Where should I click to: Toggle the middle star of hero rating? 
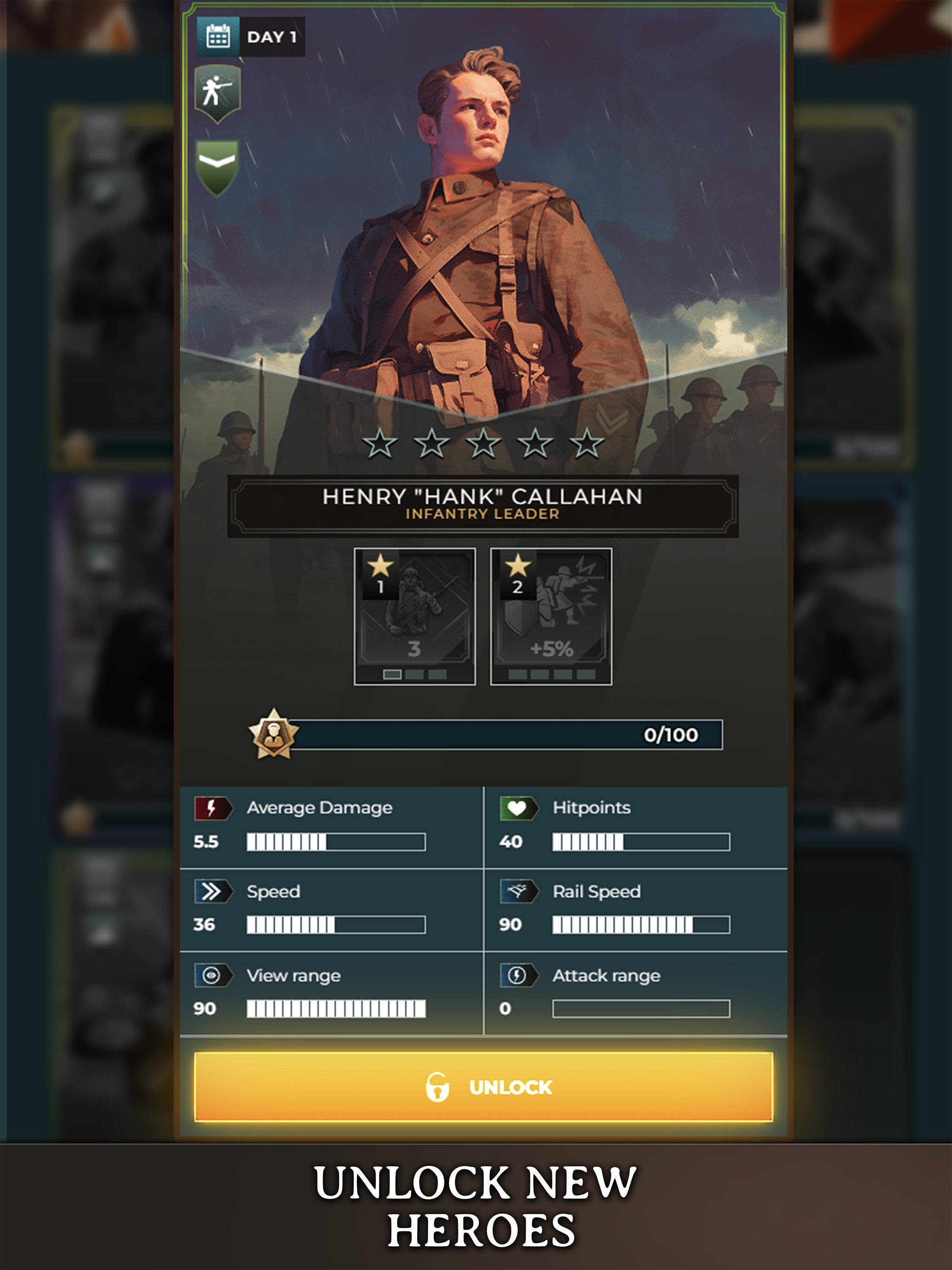pyautogui.click(x=485, y=442)
